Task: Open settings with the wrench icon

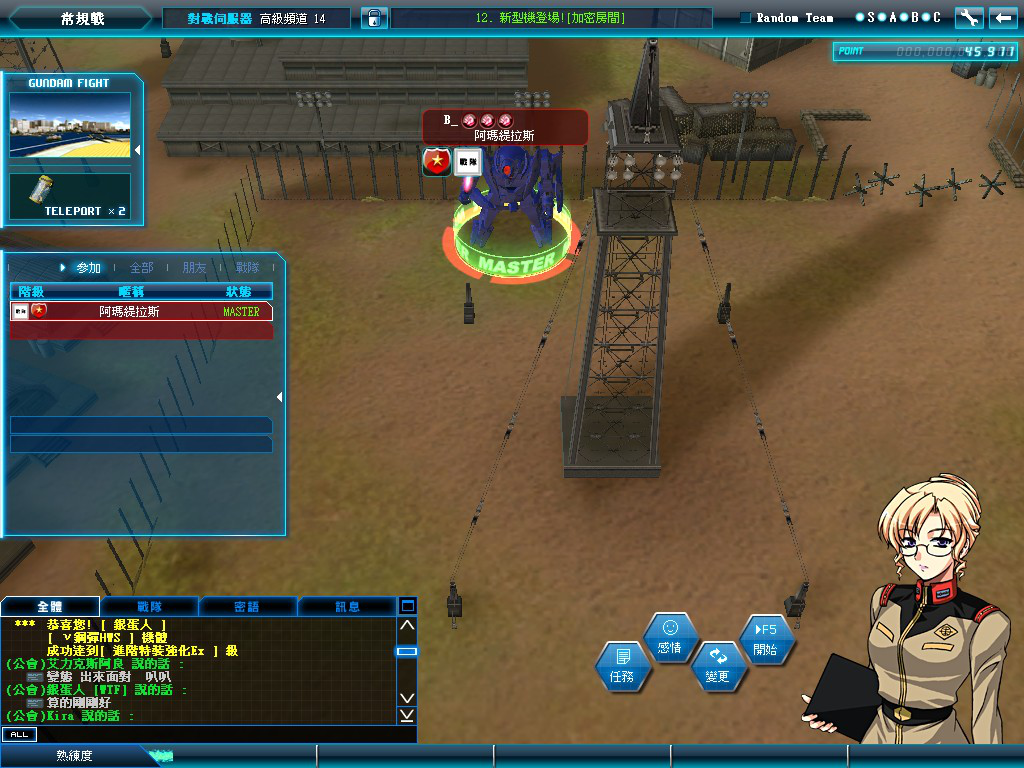Action: point(969,18)
